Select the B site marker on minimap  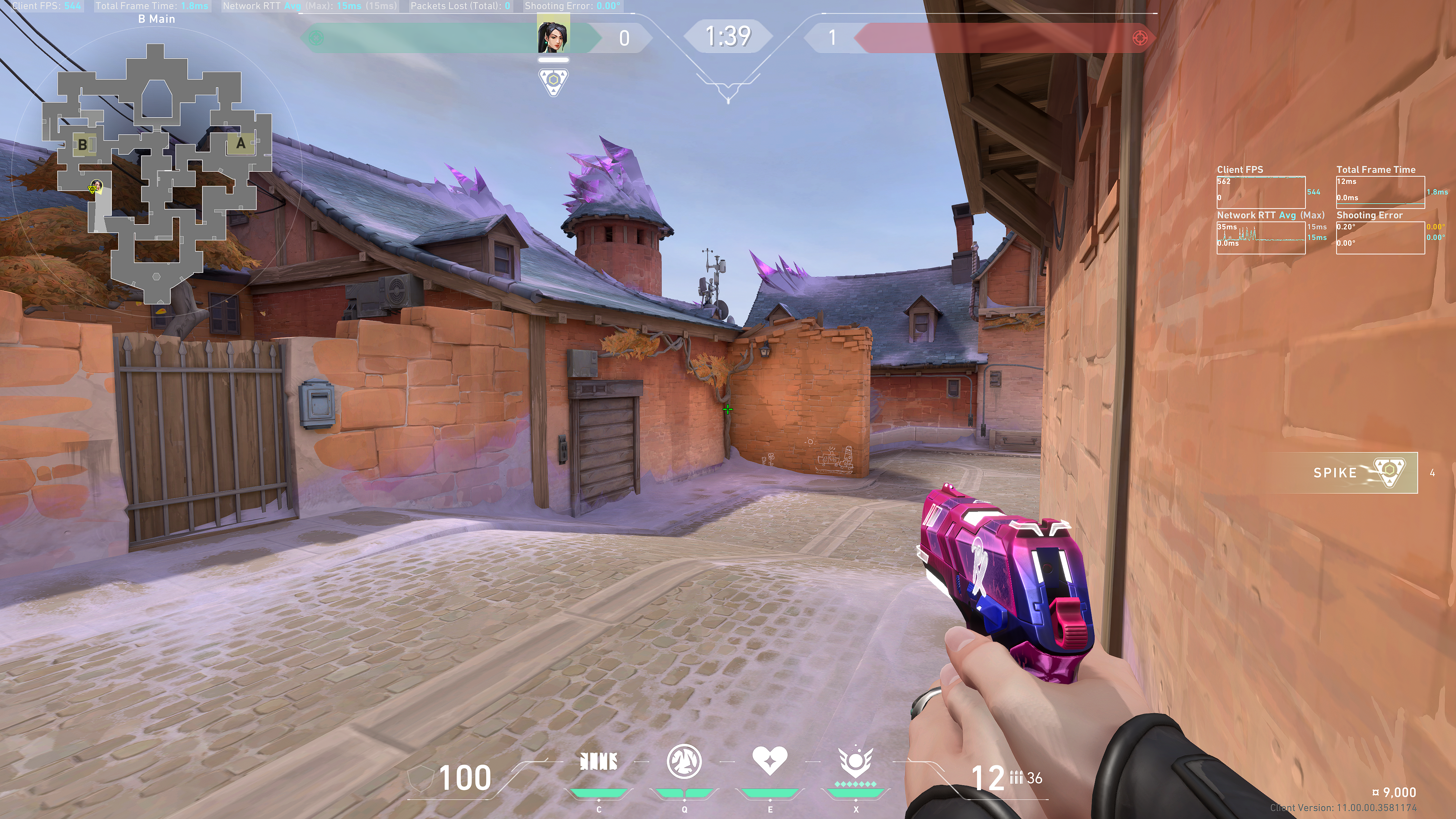[83, 145]
